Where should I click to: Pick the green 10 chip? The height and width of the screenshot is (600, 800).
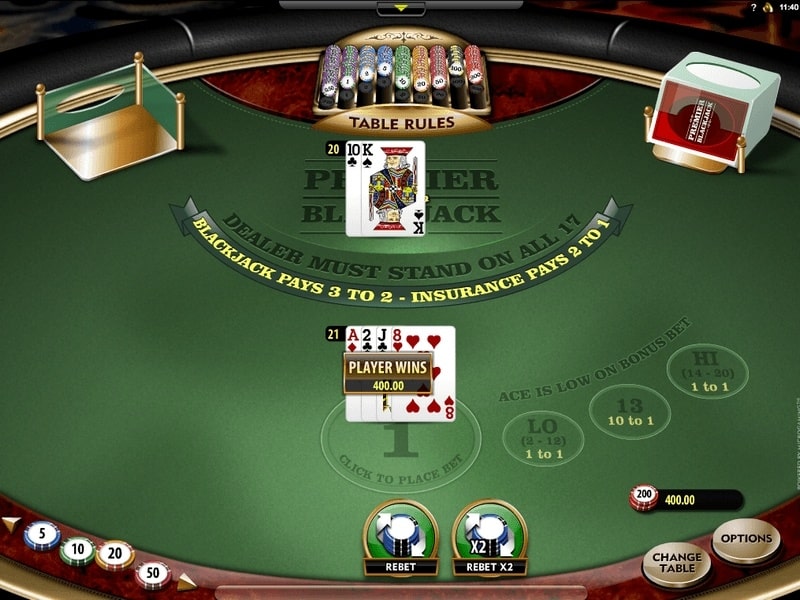[x=77, y=551]
